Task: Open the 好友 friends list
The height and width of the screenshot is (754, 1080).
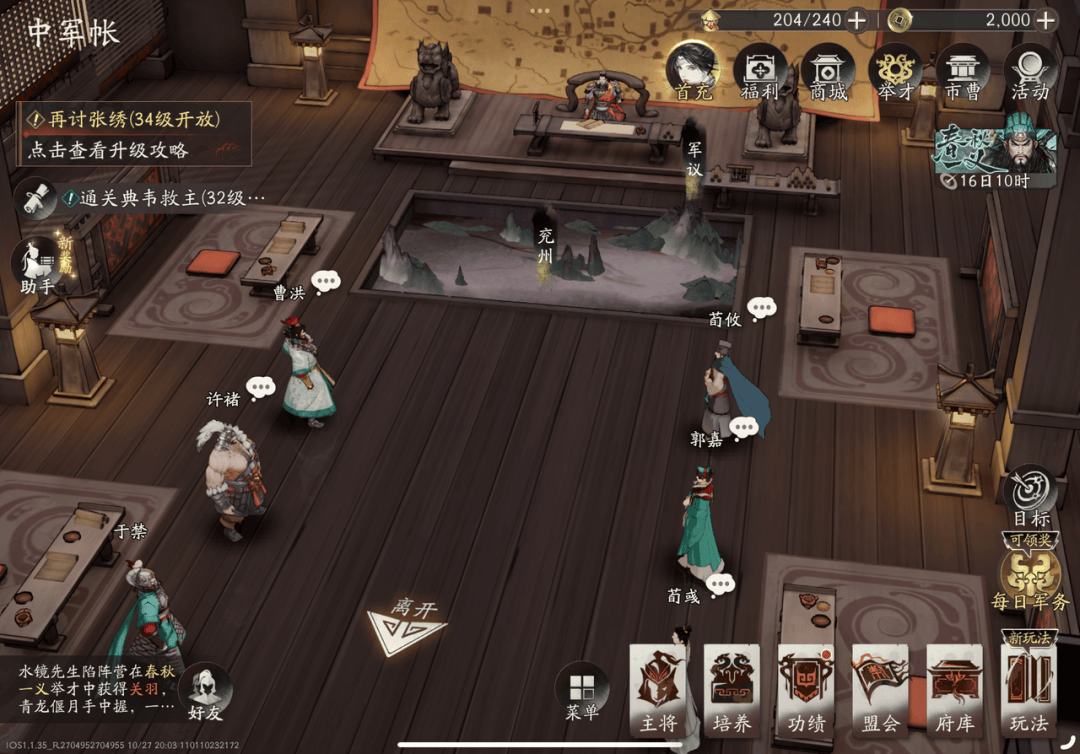Action: pos(207,692)
